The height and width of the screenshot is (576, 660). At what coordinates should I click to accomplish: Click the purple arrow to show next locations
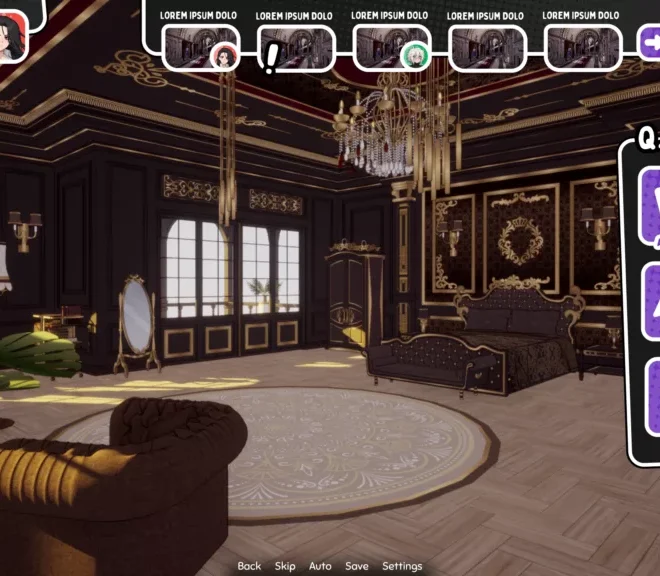[x=650, y=42]
